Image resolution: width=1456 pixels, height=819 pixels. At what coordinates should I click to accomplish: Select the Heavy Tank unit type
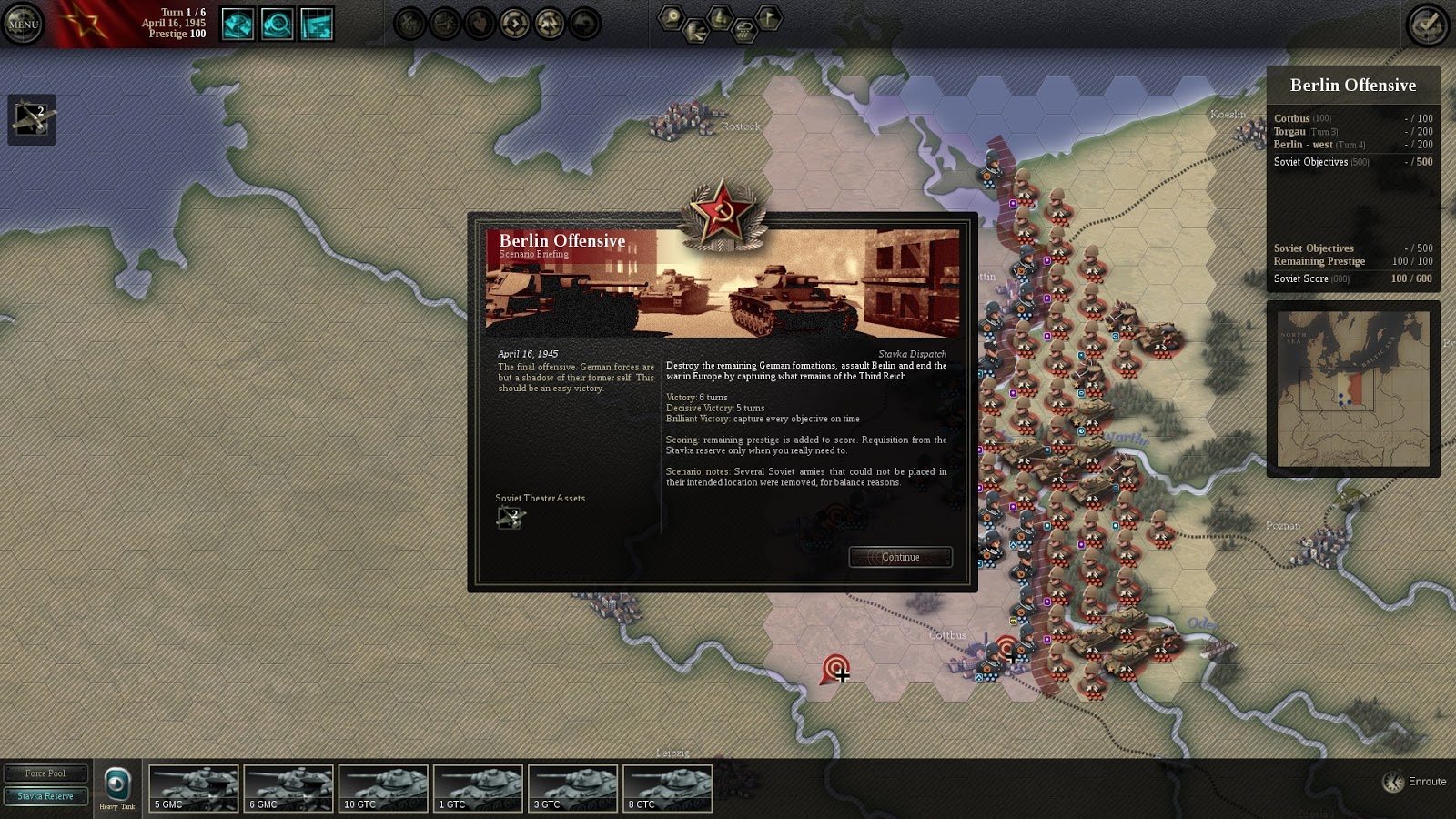(x=117, y=786)
